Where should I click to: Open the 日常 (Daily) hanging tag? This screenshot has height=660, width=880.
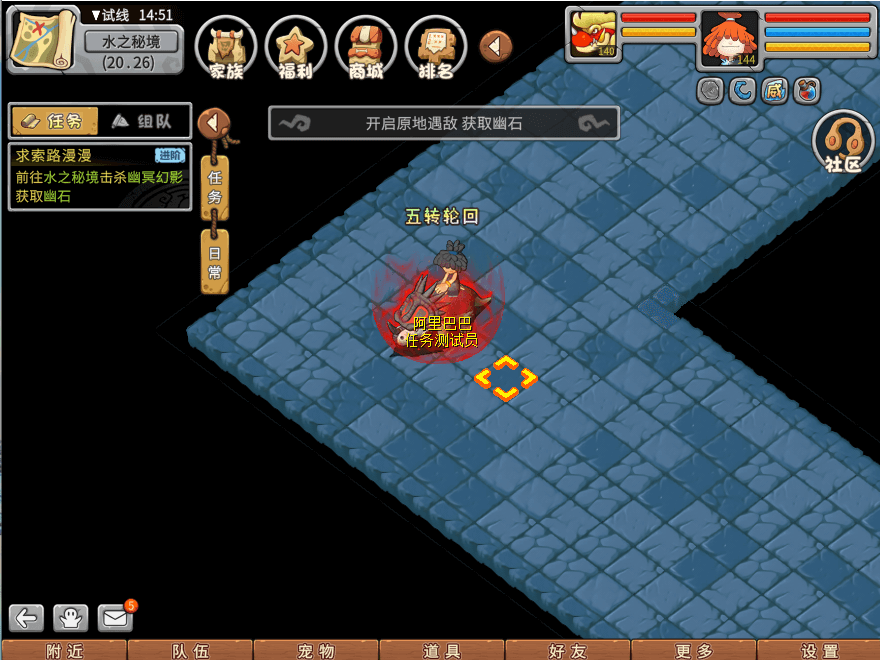point(215,260)
